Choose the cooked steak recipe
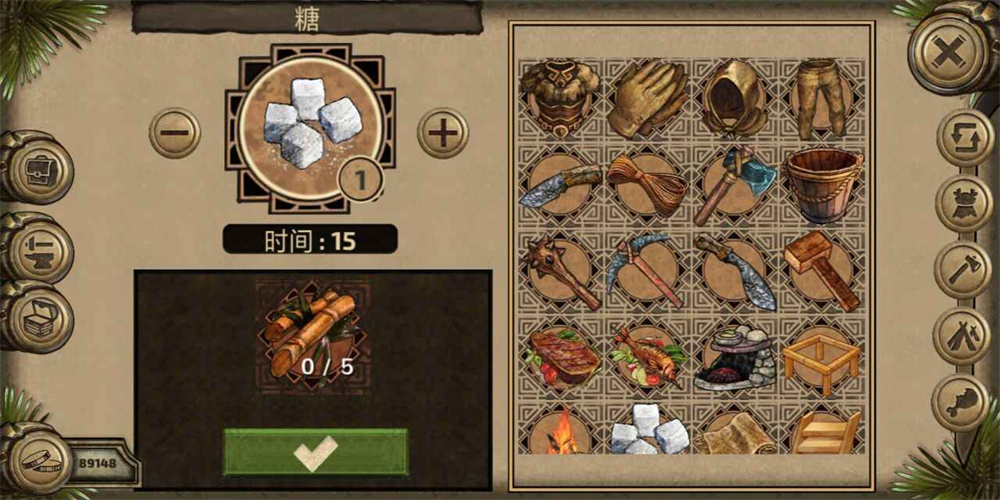 tap(559, 357)
